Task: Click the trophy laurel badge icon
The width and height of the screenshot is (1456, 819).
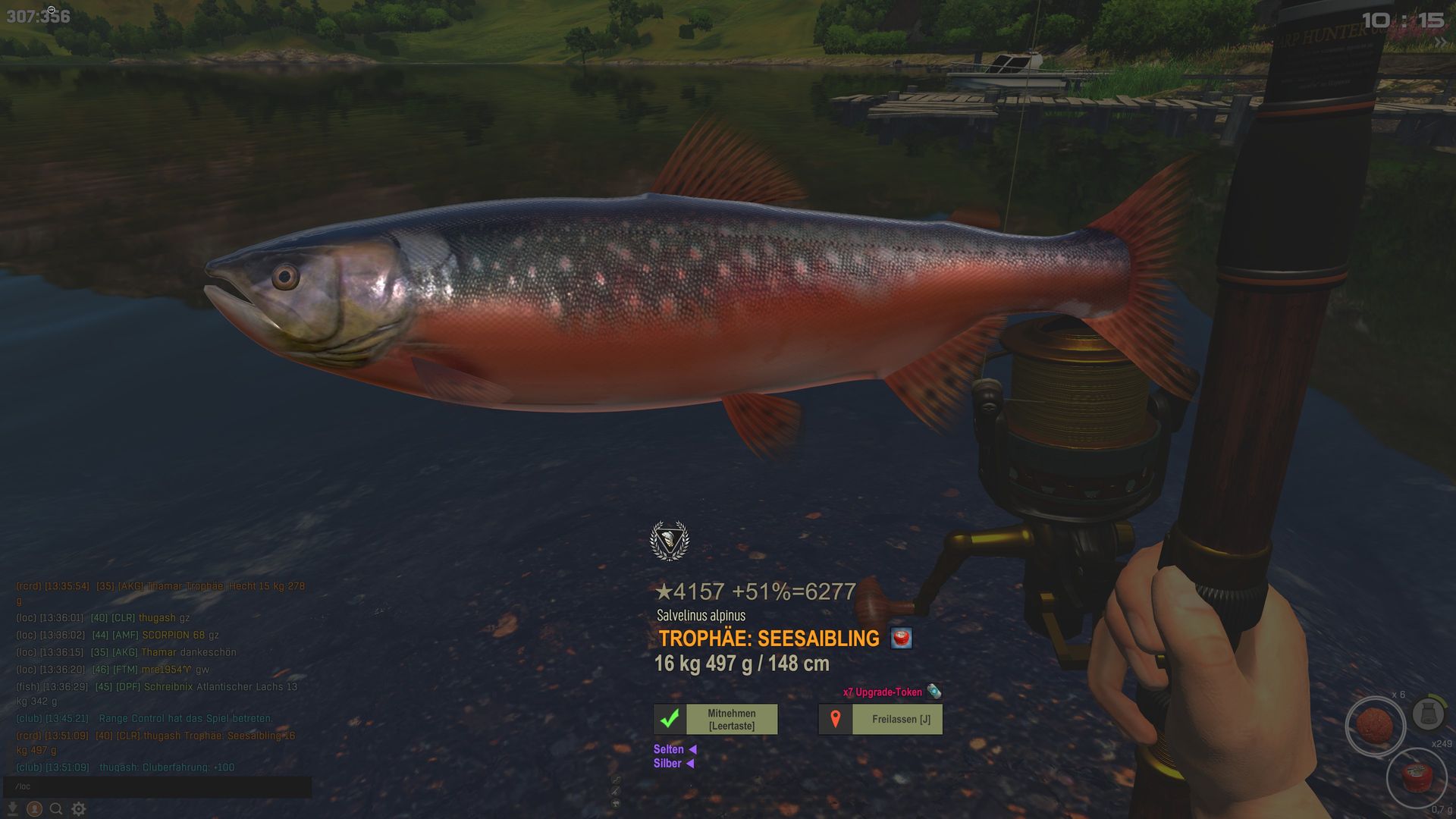Action: point(669,541)
